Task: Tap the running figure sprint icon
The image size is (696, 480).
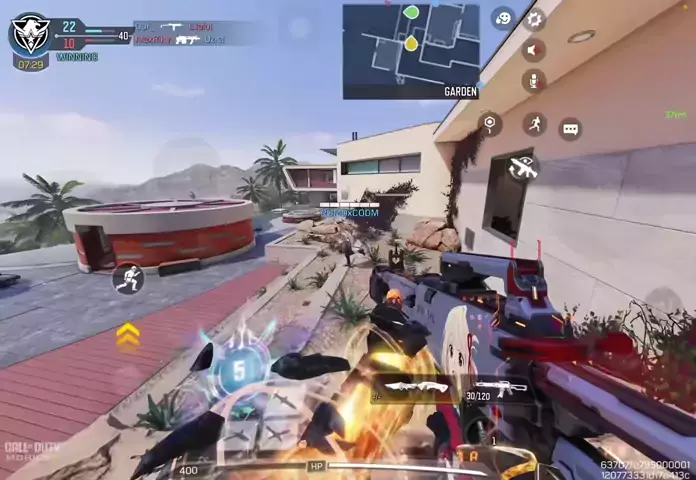Action: [x=535, y=124]
